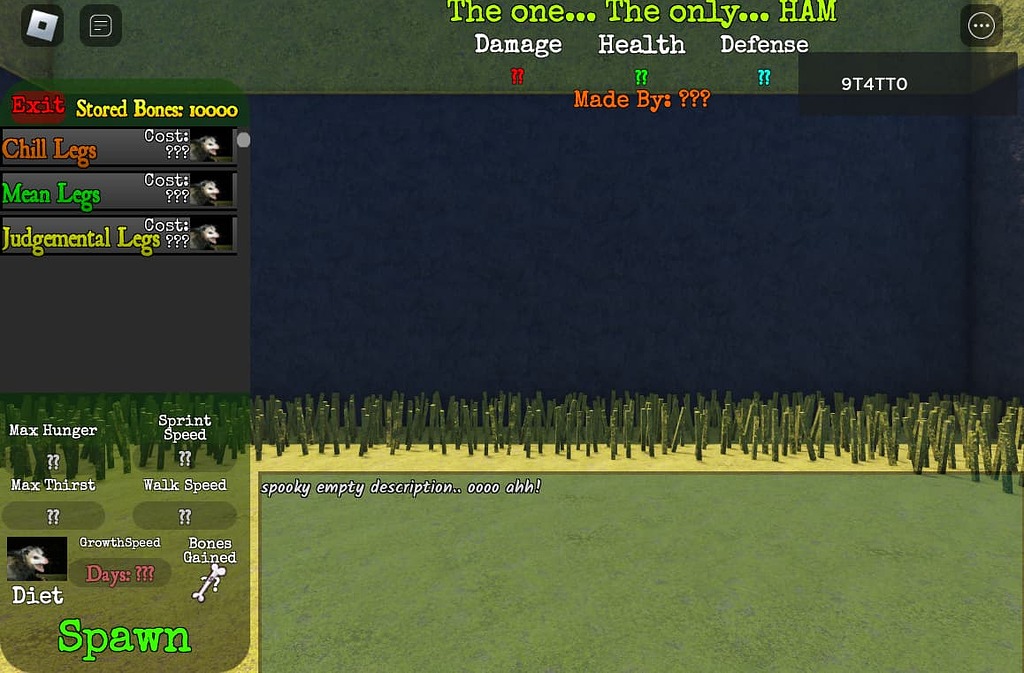1024x673 pixels.
Task: Select player 9T4TT0 in the player list
Action: click(x=874, y=84)
